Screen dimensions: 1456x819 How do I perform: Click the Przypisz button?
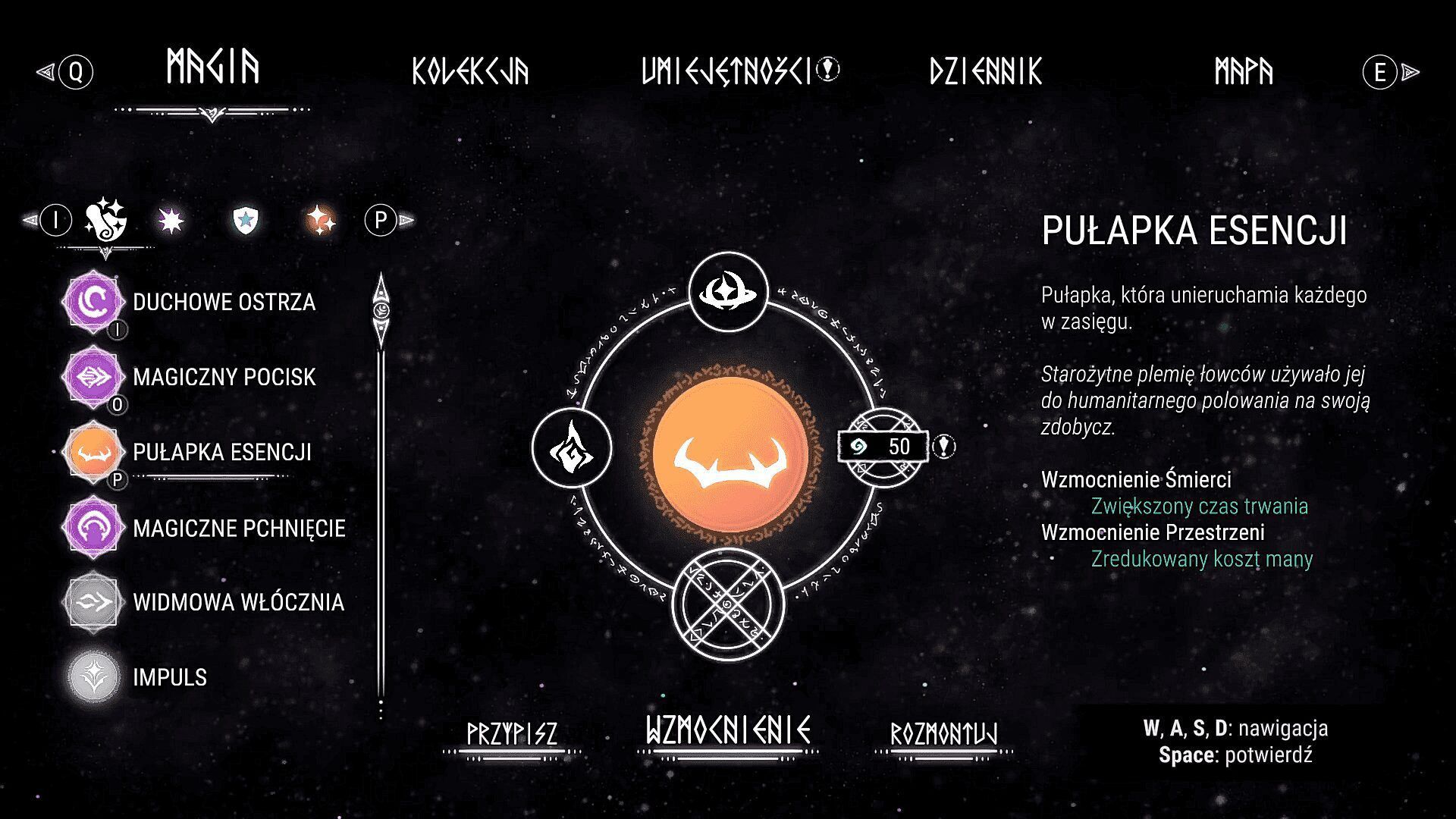512,734
